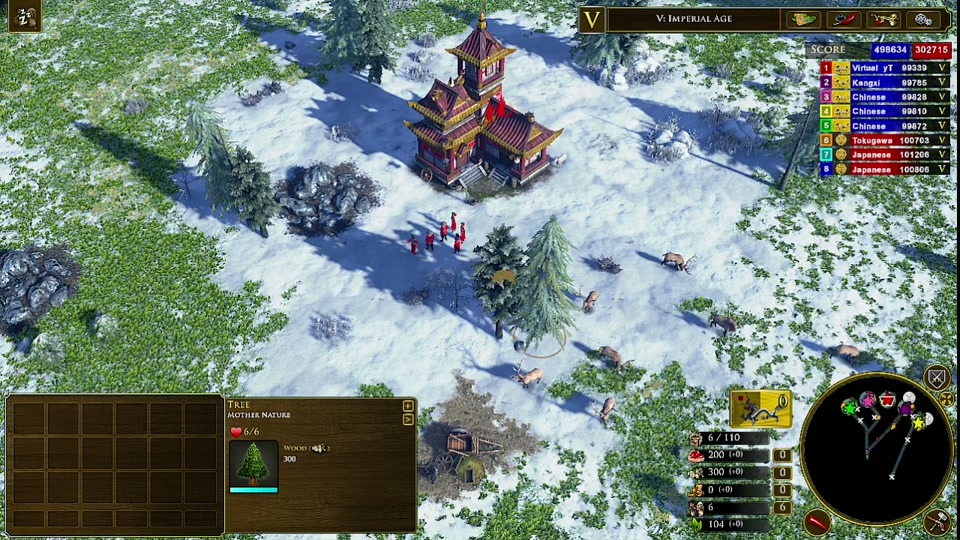Click the yellow dragon home city flag
Viewport: 960px width, 540px height.
coord(760,409)
